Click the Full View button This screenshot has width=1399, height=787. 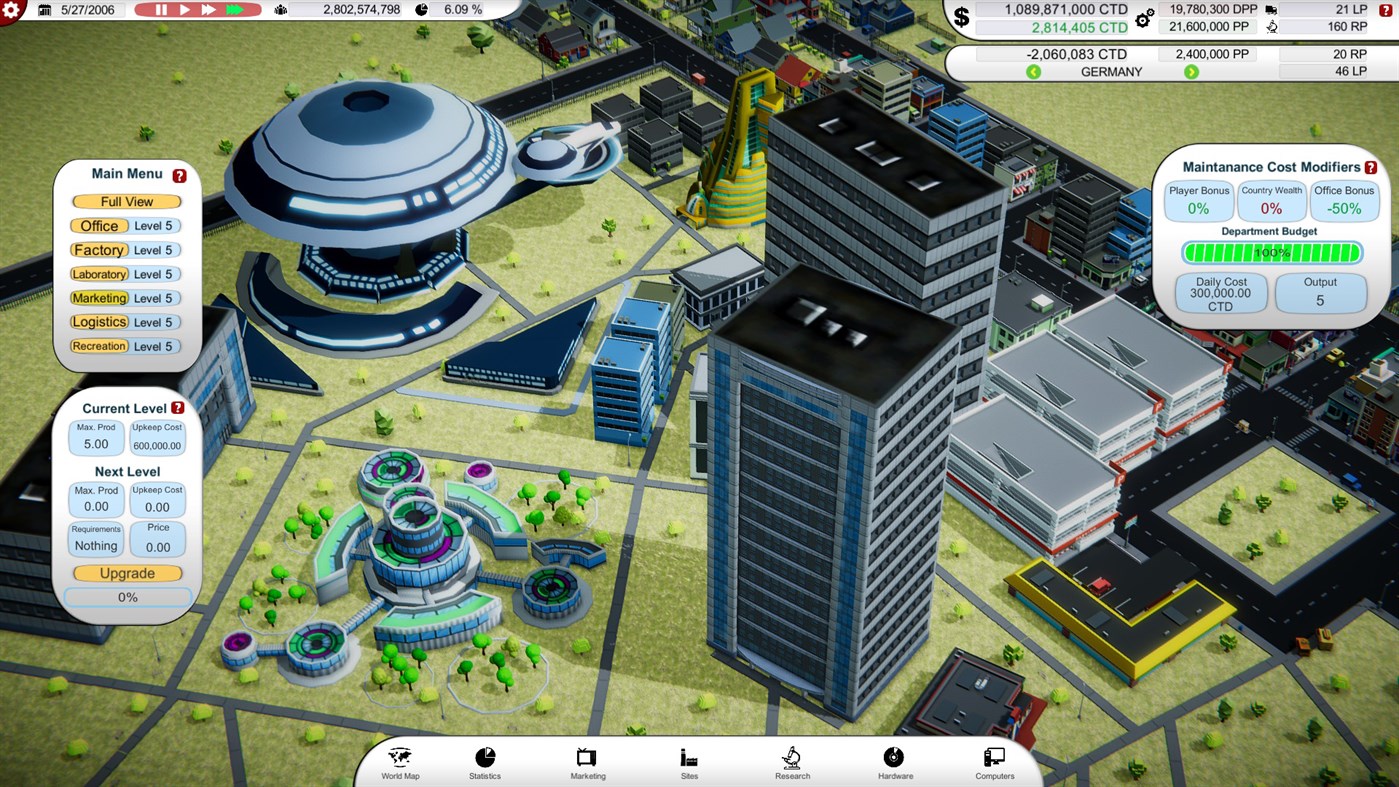[125, 201]
